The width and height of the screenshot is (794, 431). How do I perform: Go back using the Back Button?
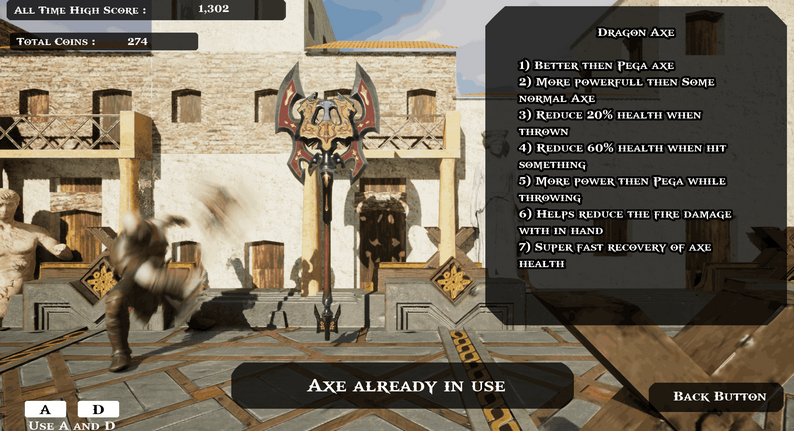point(718,397)
